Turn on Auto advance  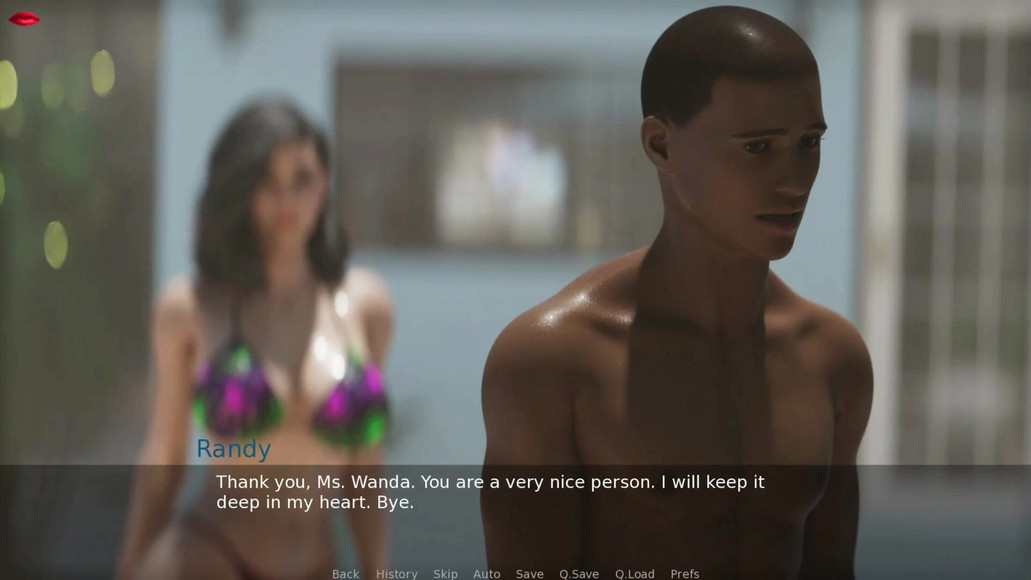(486, 574)
